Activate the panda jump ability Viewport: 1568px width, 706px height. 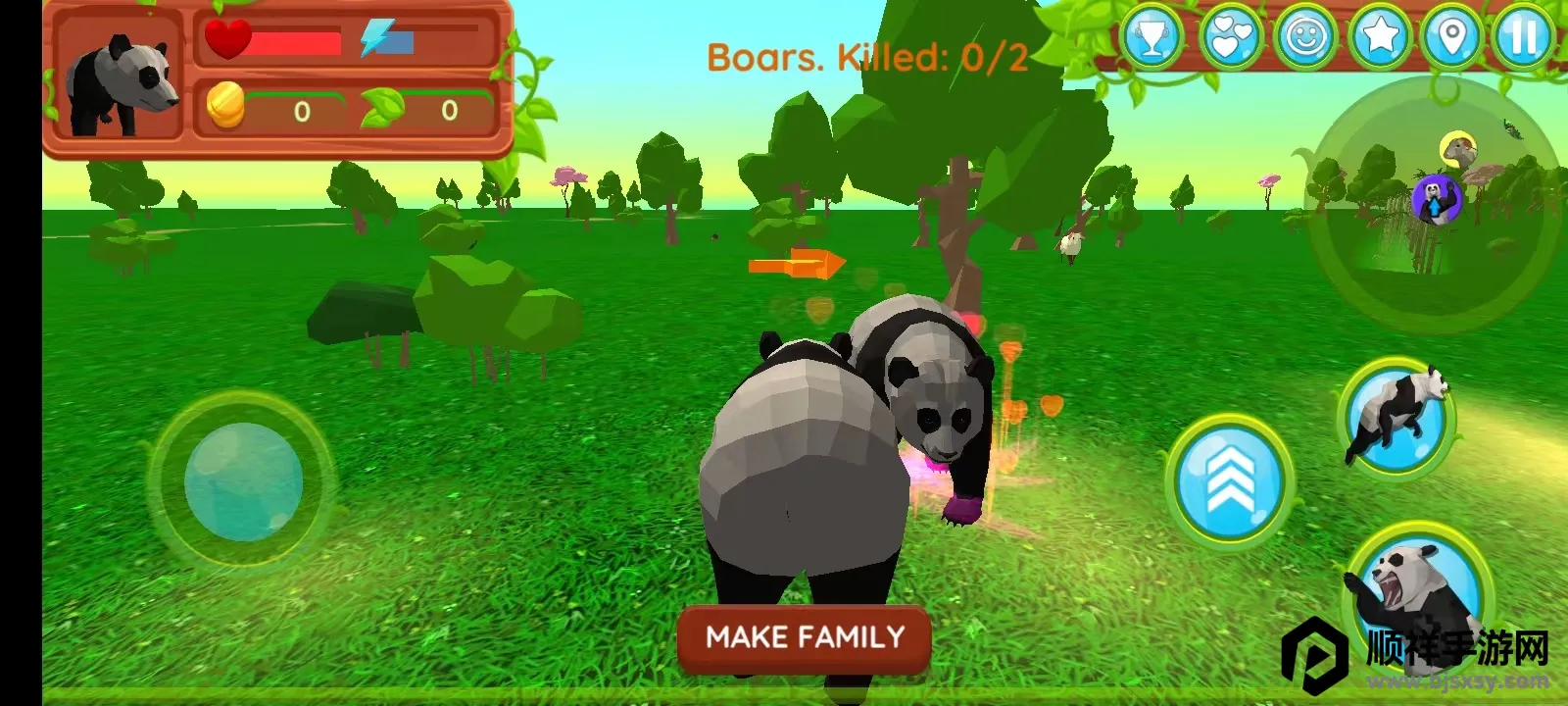click(x=1396, y=414)
